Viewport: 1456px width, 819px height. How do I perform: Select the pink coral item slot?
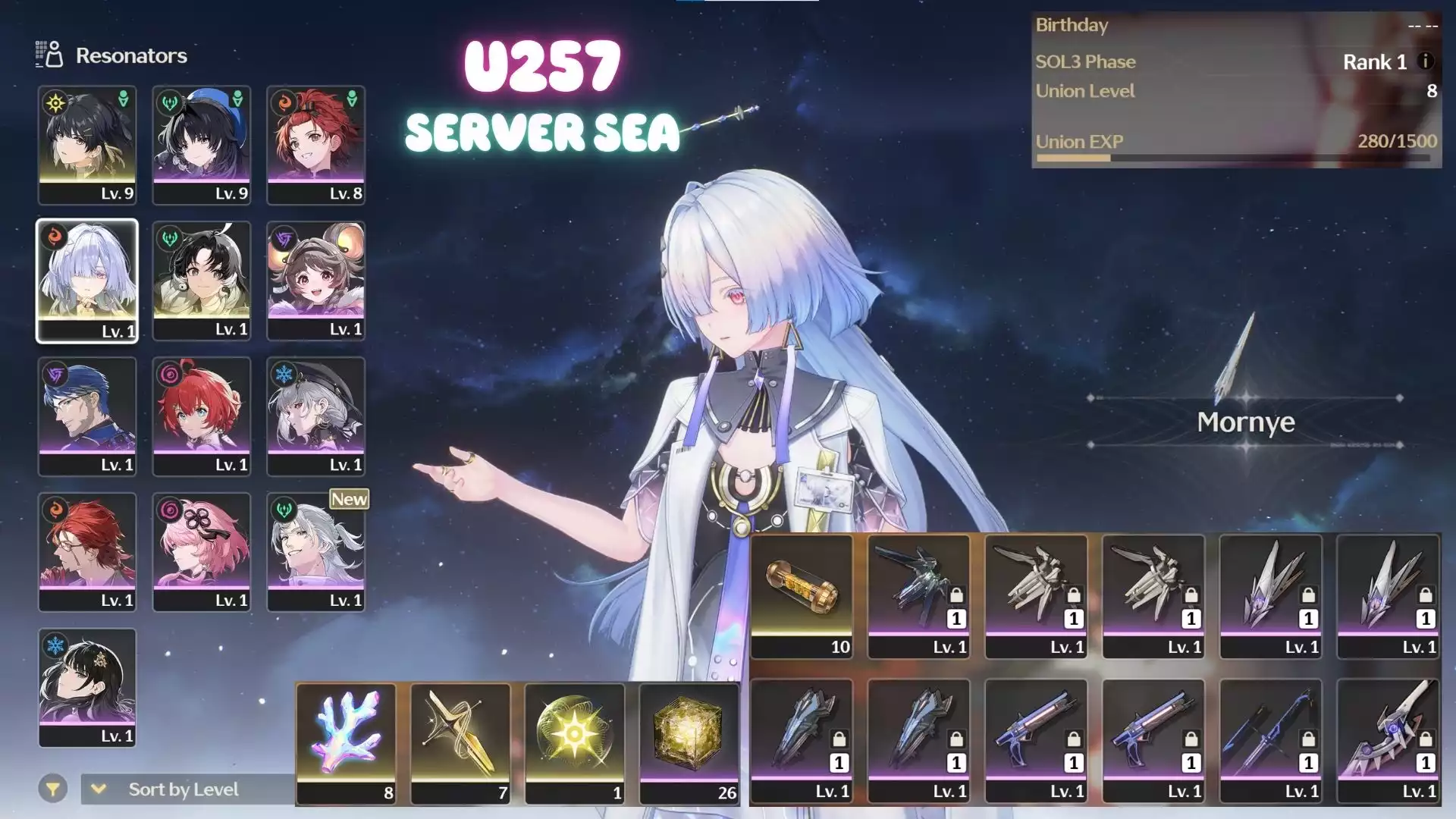pos(346,743)
